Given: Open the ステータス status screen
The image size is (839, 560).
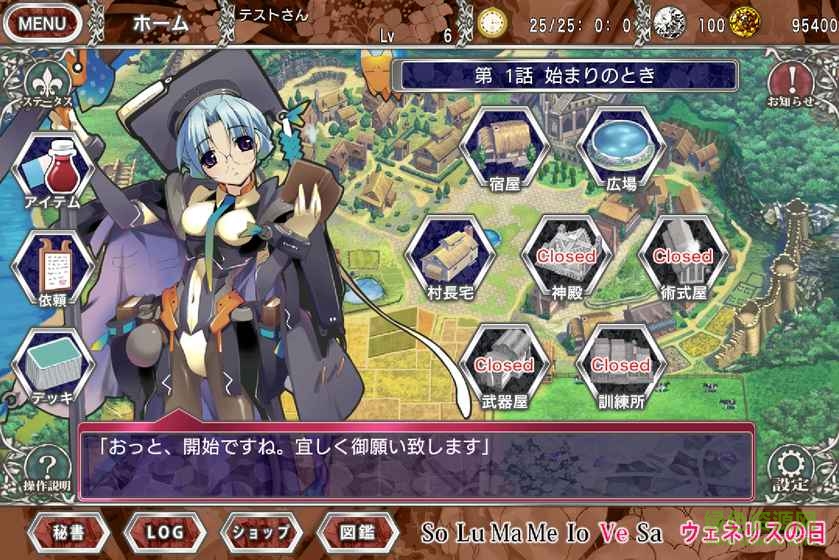Looking at the screenshot, I should pyautogui.click(x=41, y=83).
